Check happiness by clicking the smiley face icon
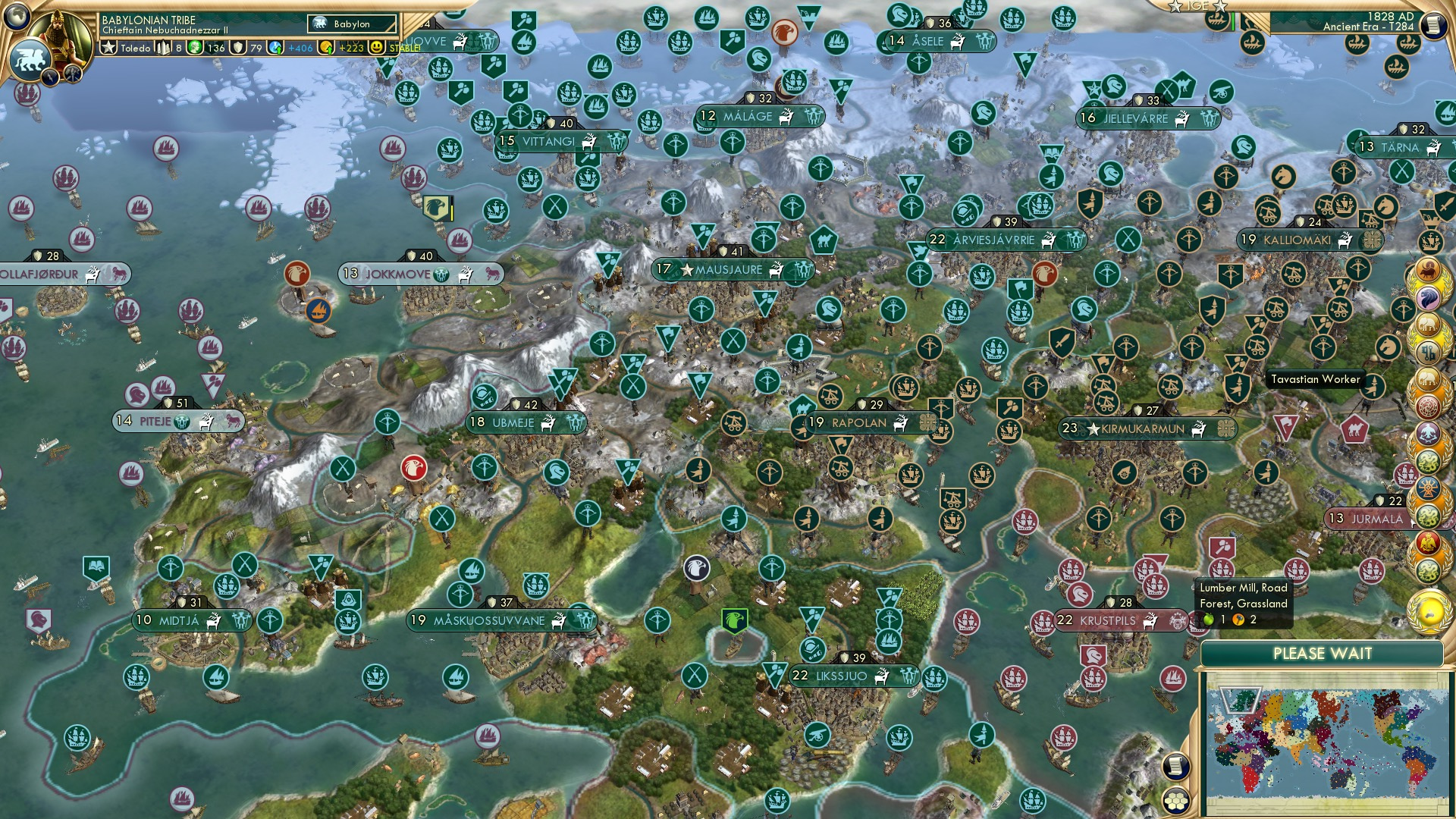 tap(376, 47)
